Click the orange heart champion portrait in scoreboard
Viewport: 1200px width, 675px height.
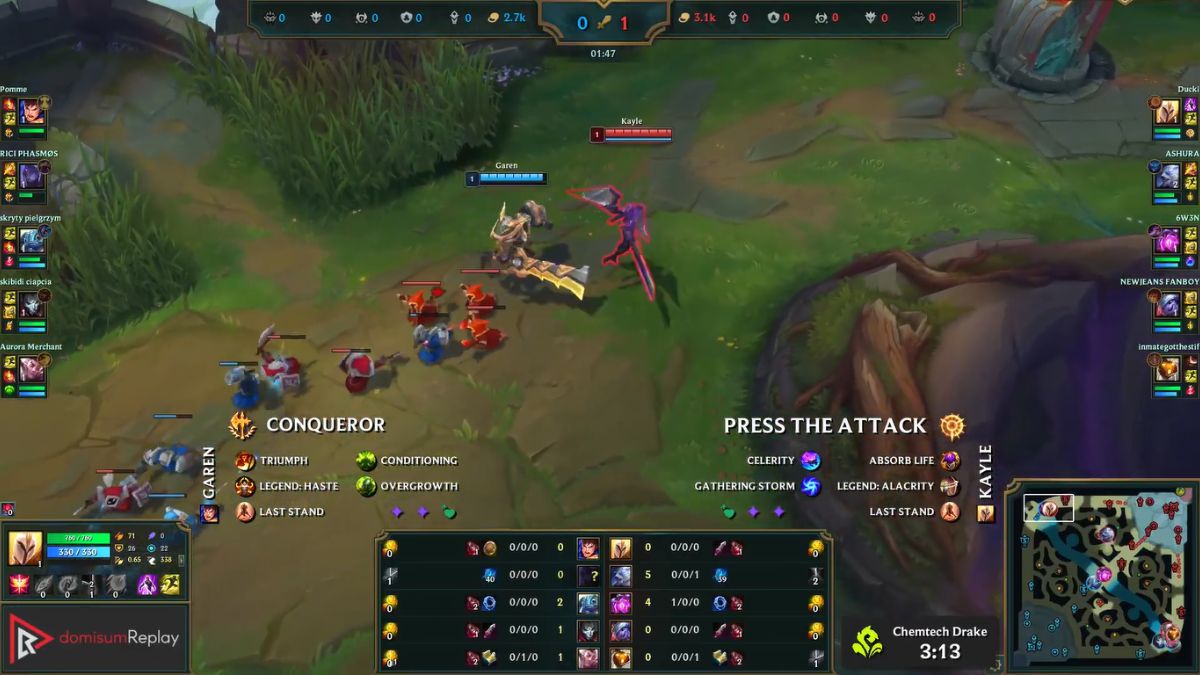click(621, 658)
